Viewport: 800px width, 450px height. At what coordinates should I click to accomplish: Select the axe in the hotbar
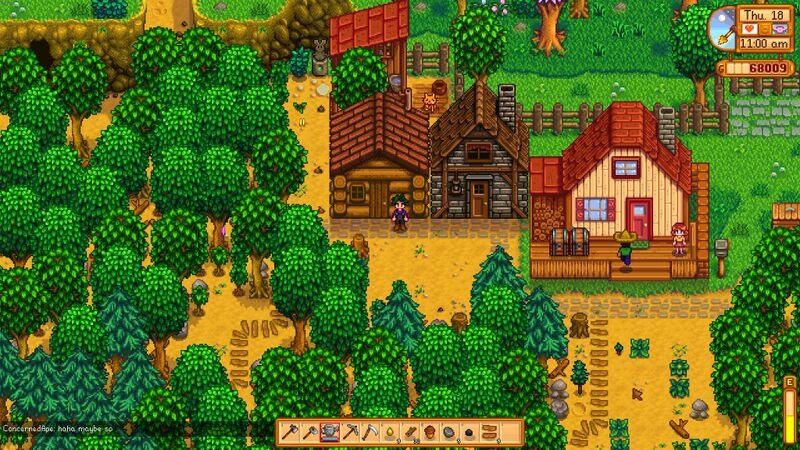click(289, 432)
